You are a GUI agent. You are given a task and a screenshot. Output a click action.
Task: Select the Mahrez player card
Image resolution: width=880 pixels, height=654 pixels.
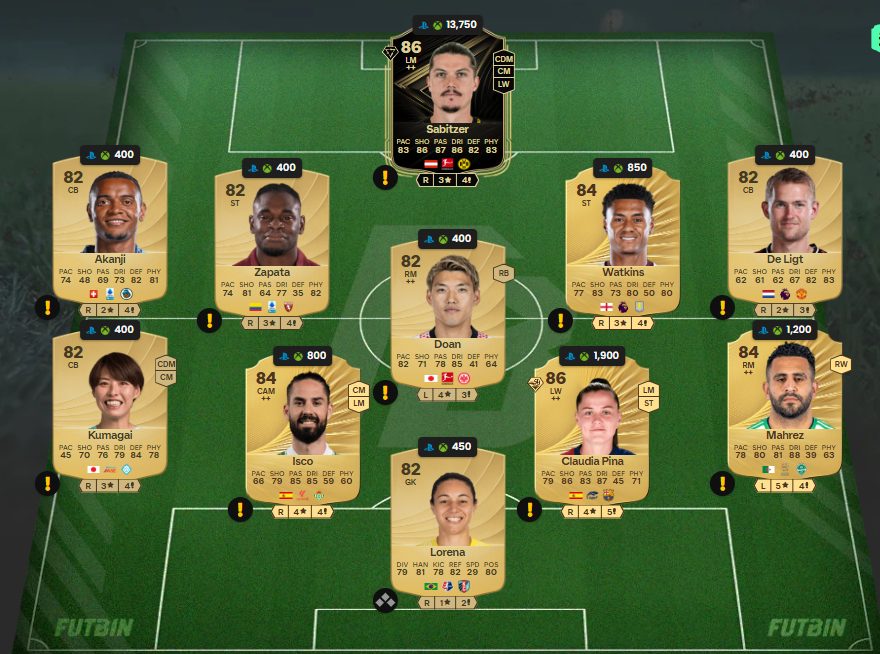(784, 405)
